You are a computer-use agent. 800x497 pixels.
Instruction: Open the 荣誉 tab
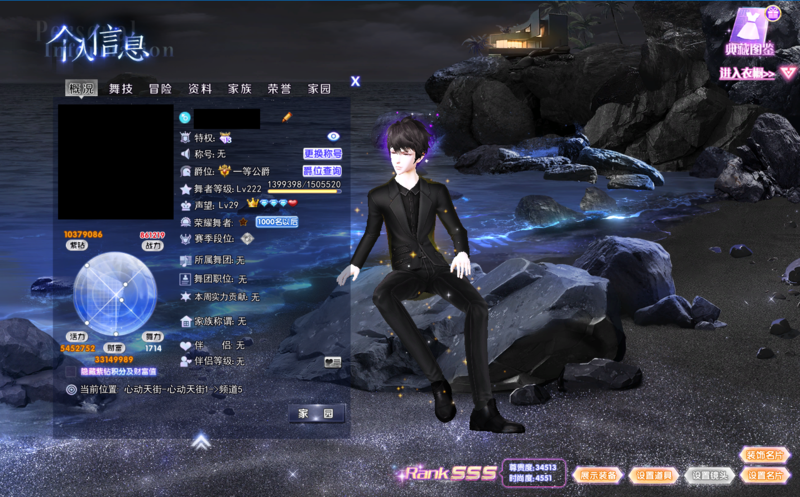[x=279, y=89]
